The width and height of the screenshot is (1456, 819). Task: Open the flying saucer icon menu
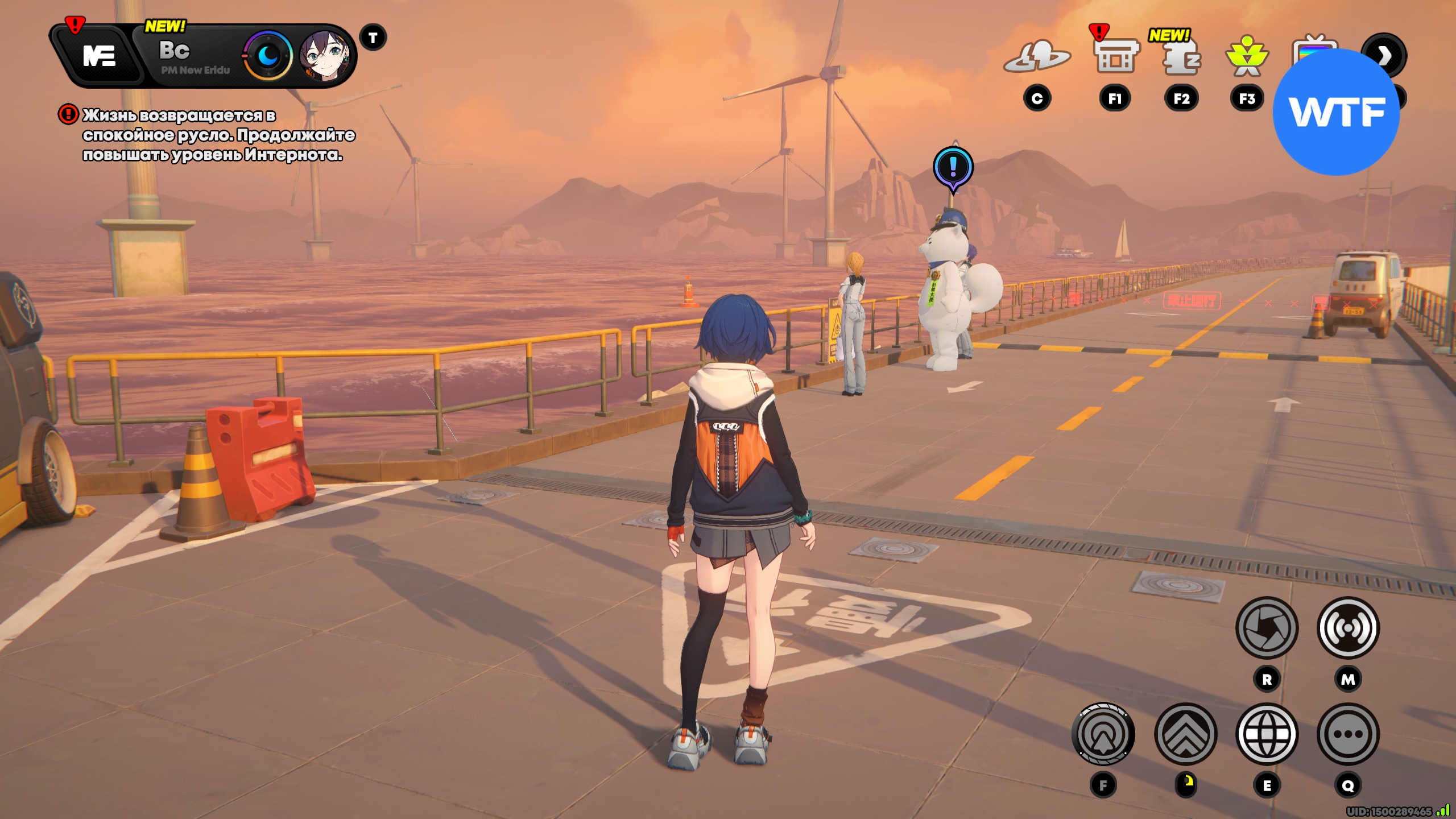1036,57
